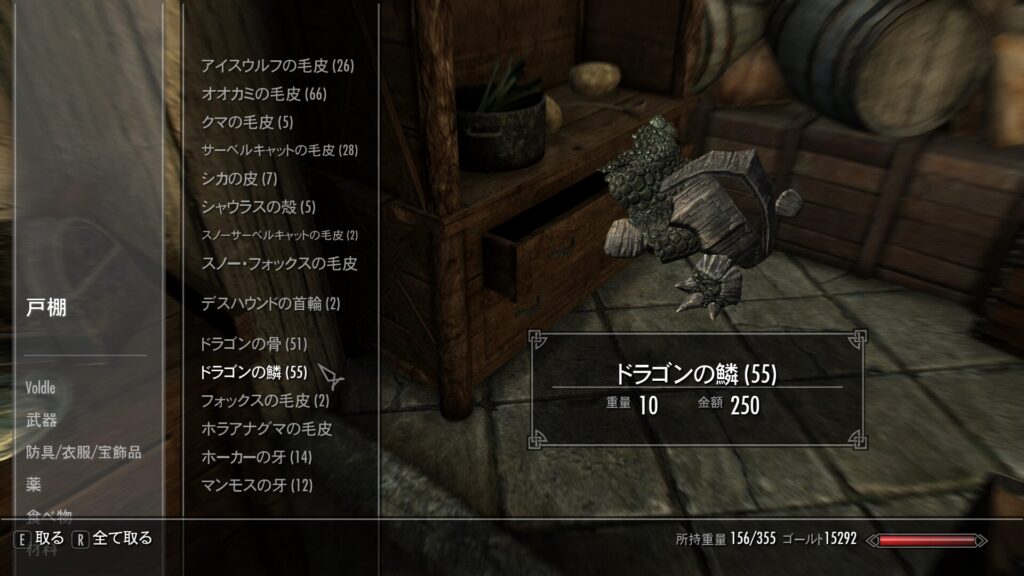Select ホラアナグマの毛皮 item
This screenshot has height=576, width=1024.
pyautogui.click(x=266, y=429)
